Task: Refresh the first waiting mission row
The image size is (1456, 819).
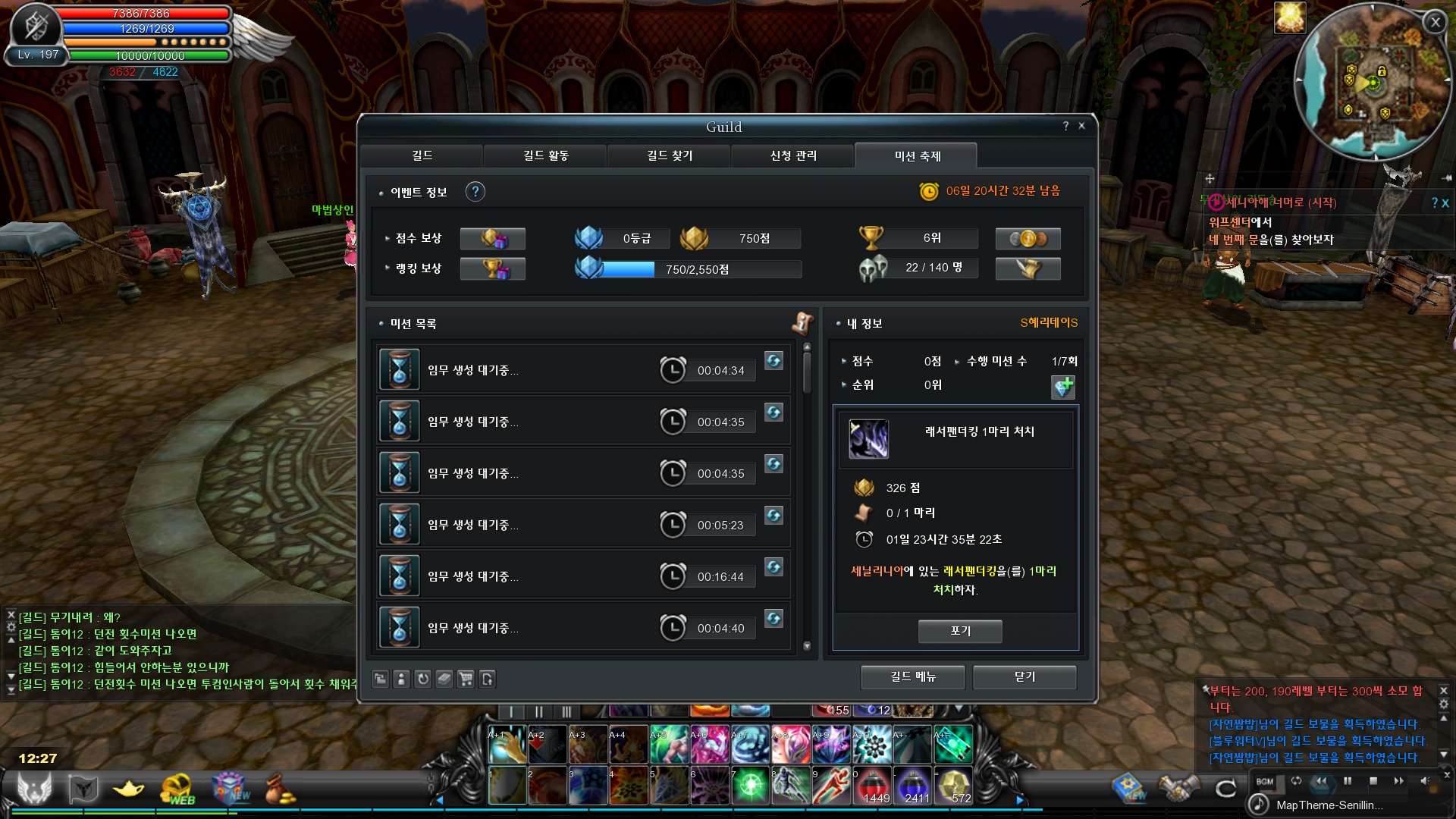Action: (x=773, y=361)
